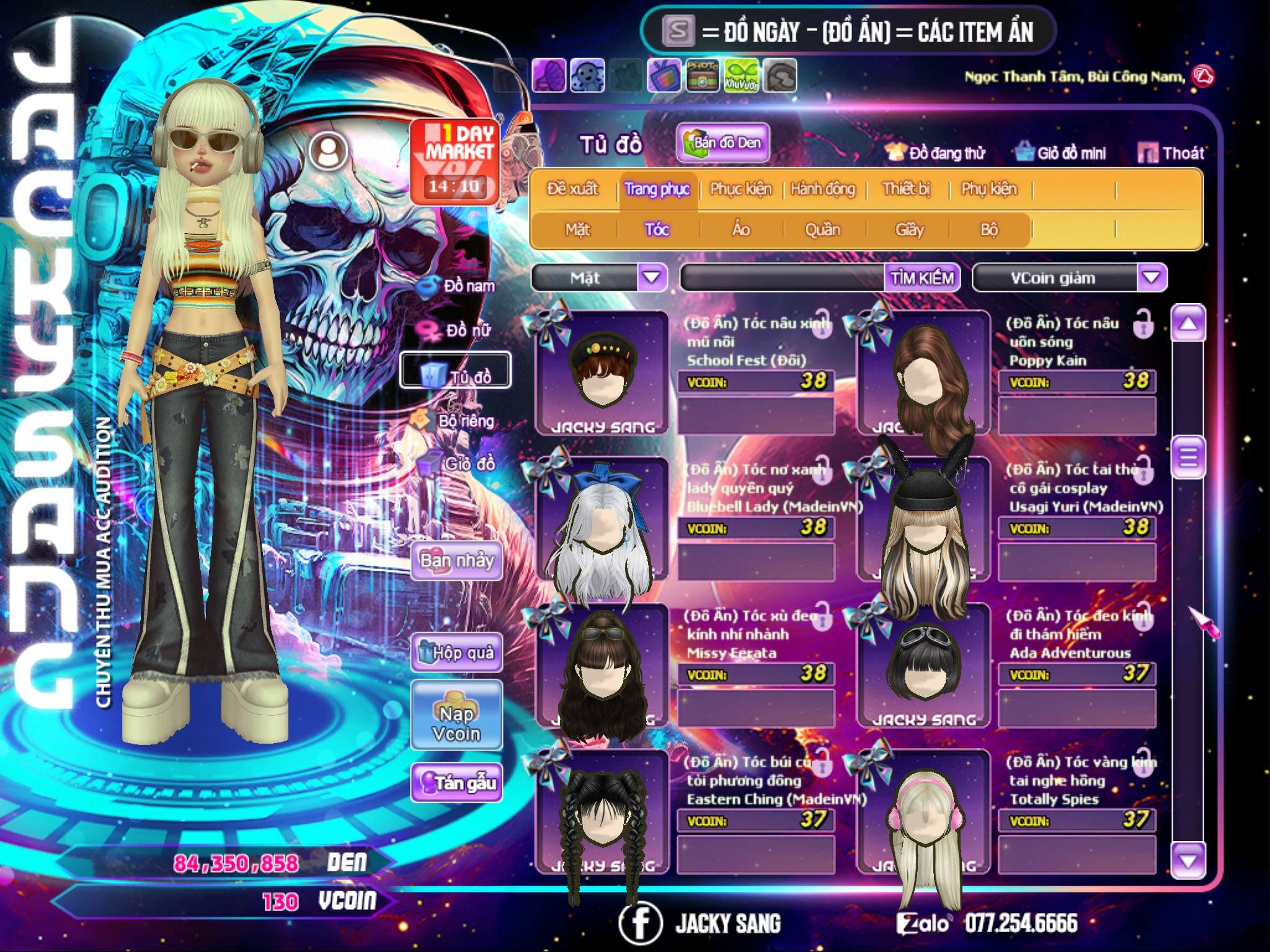Select the Hành động tab
This screenshot has width=1270, height=952.
(822, 189)
